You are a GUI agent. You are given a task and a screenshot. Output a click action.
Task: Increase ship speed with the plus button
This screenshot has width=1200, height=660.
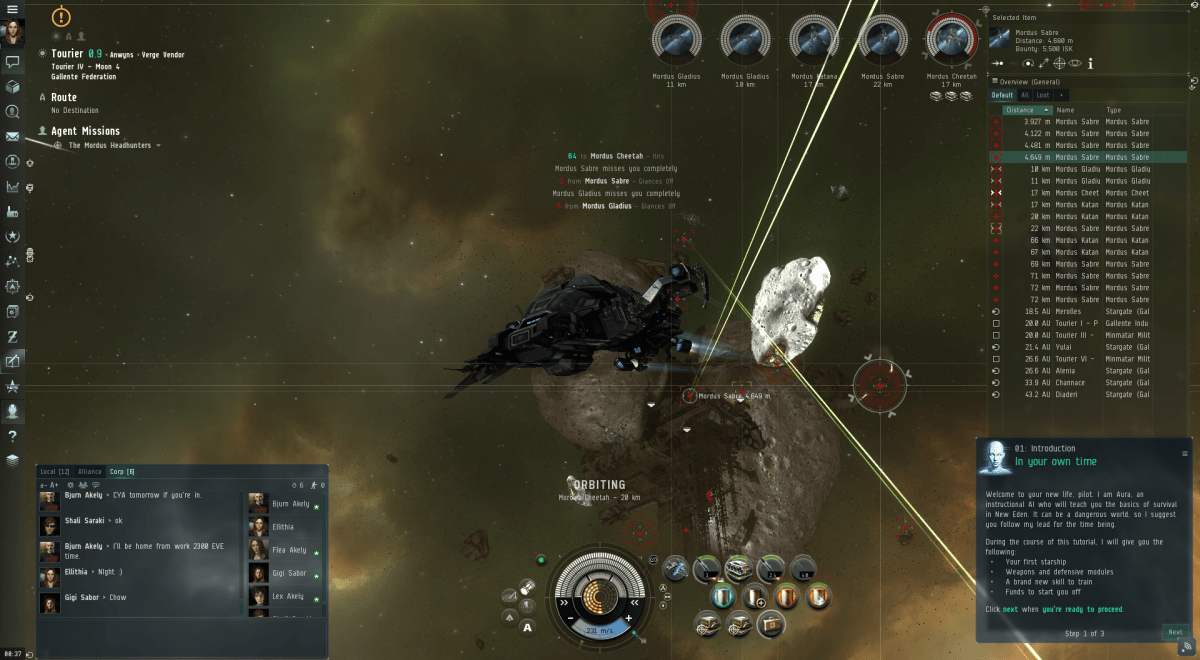[x=628, y=619]
